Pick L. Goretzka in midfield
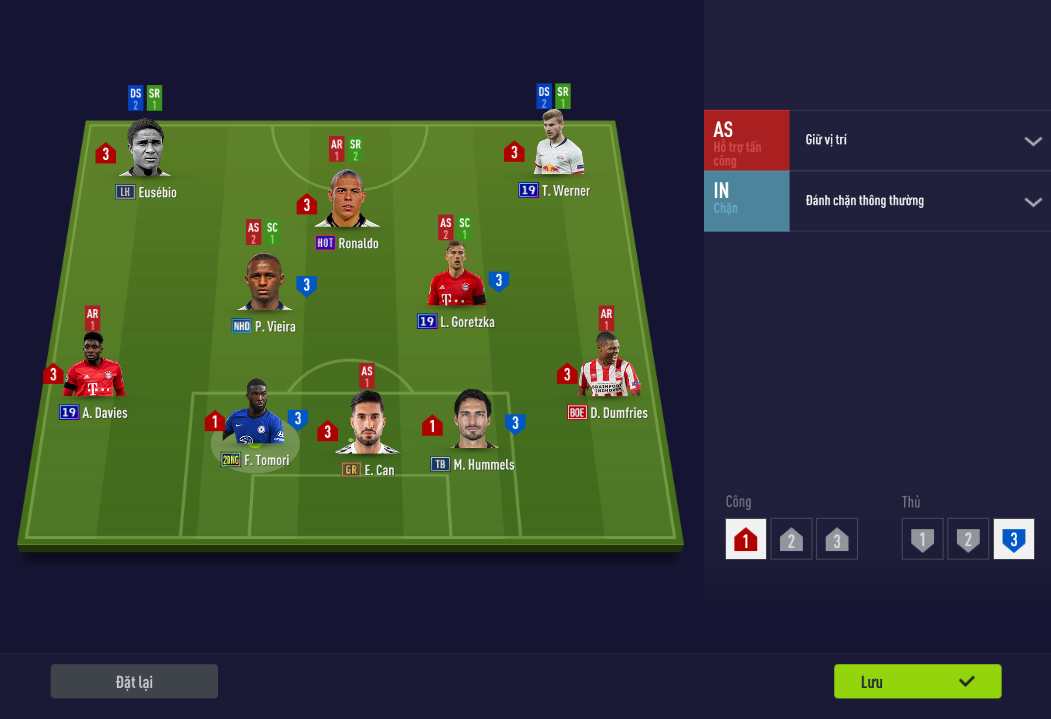The height and width of the screenshot is (719, 1051). pyautogui.click(x=456, y=280)
